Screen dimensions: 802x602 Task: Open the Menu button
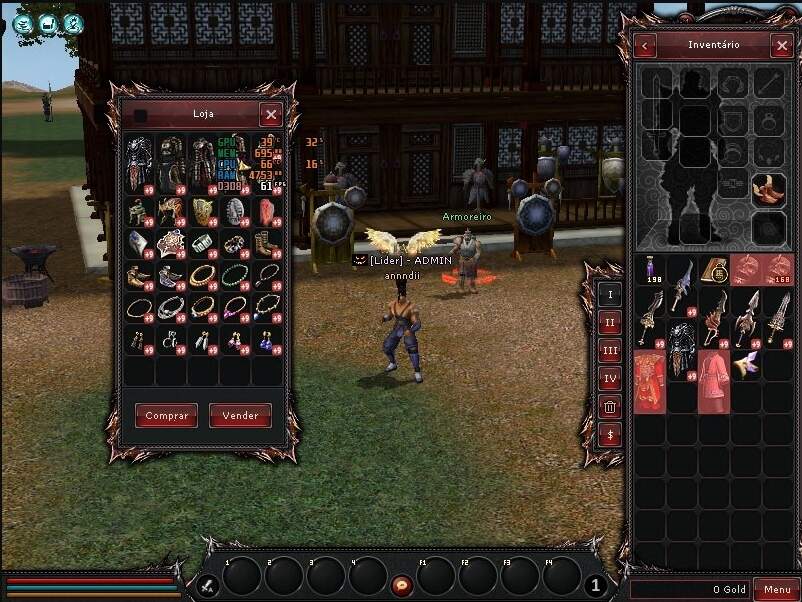click(x=776, y=589)
